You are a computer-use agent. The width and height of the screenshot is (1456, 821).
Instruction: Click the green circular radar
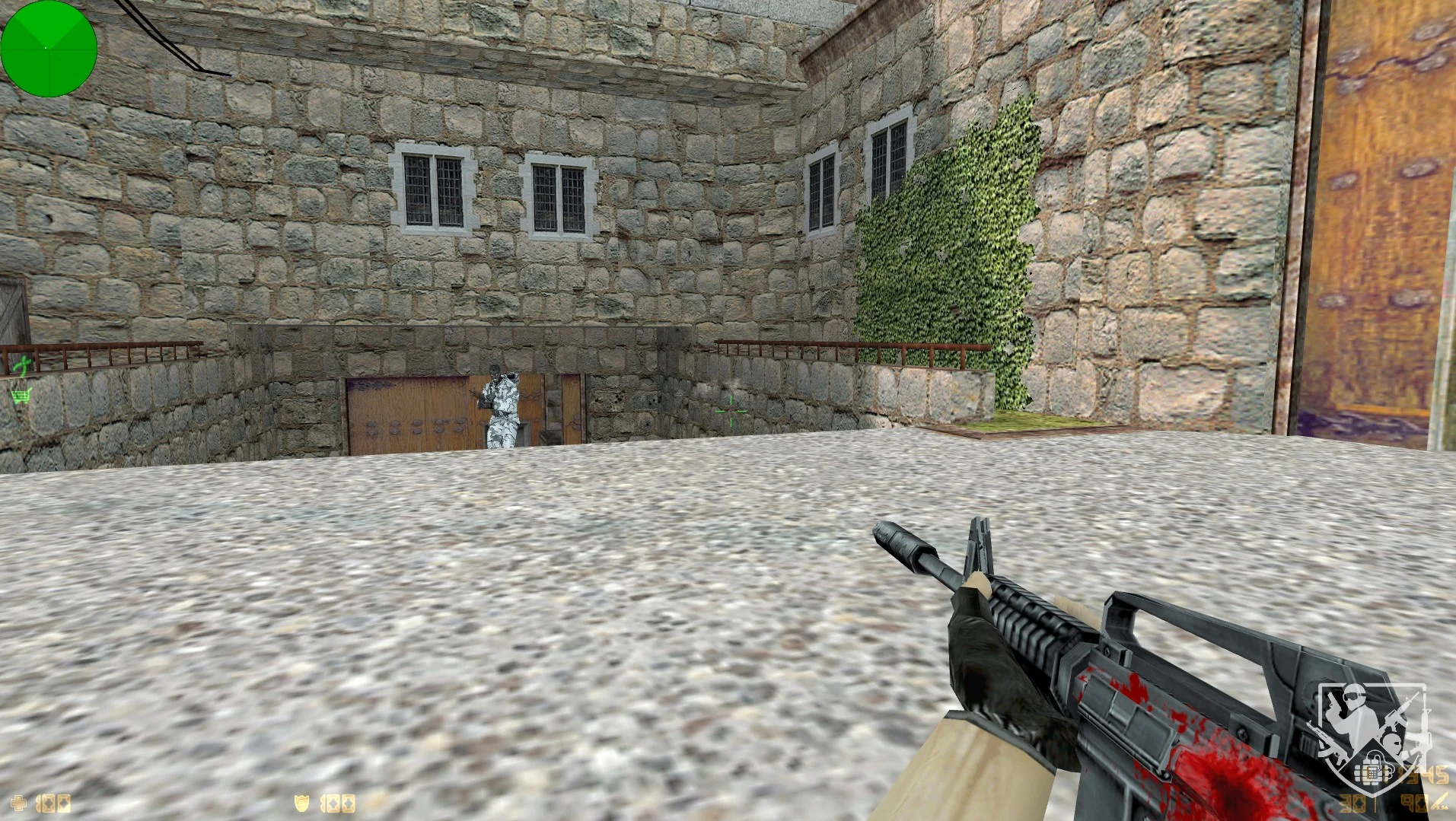coord(49,49)
